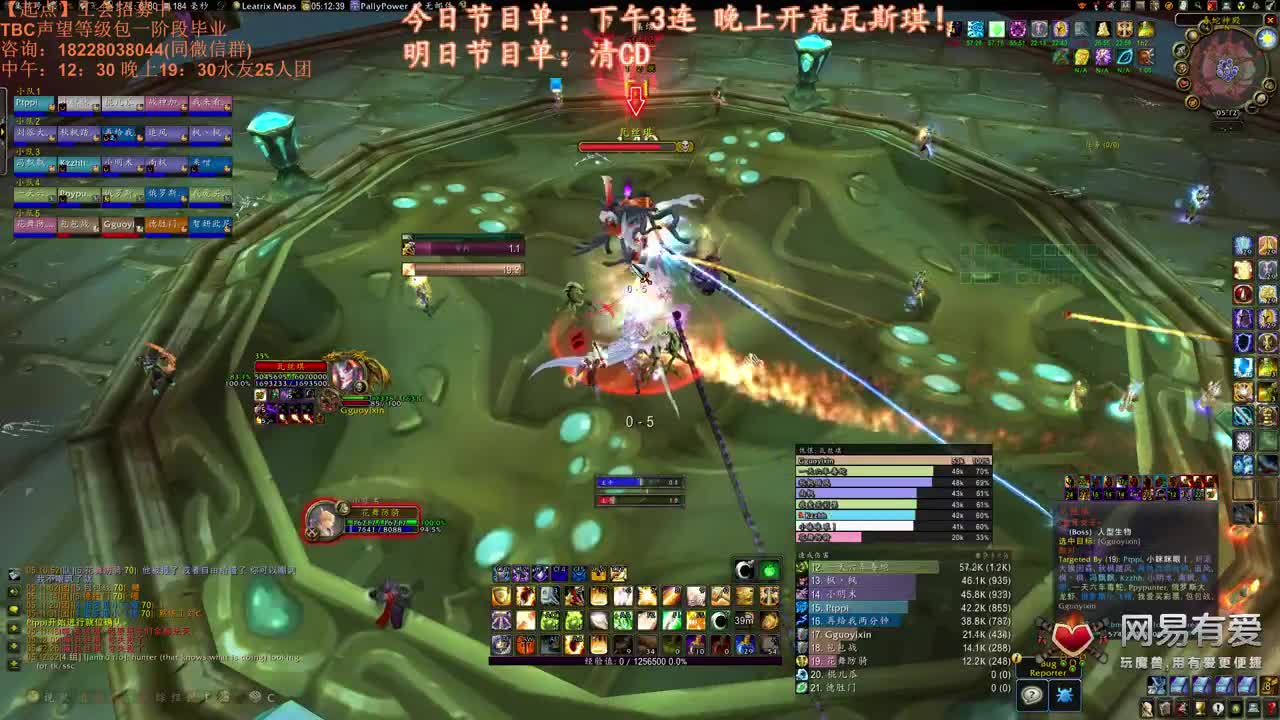Open the character info micro menu icon

tap(1147, 709)
